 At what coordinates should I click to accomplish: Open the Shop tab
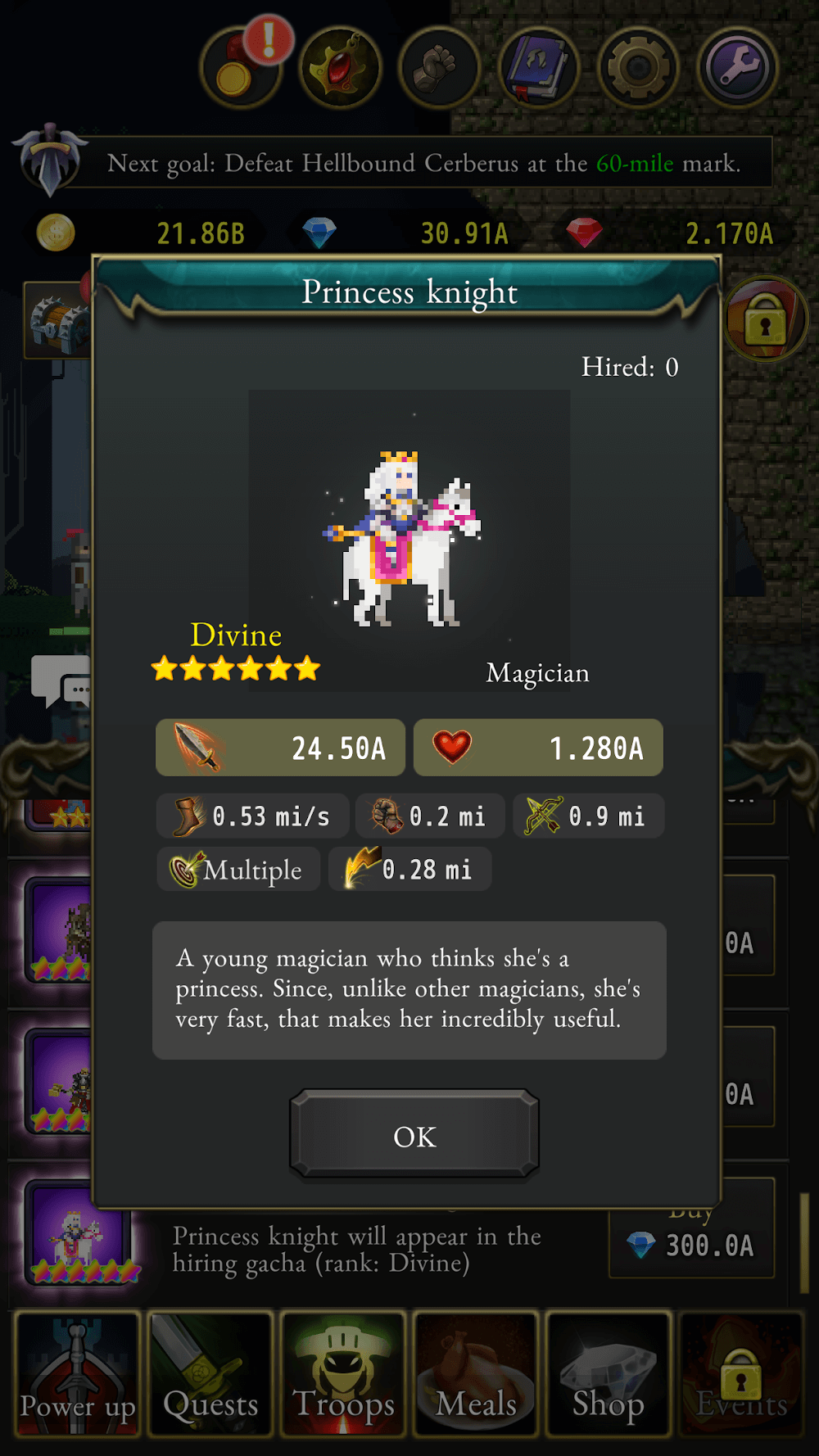point(609,1374)
